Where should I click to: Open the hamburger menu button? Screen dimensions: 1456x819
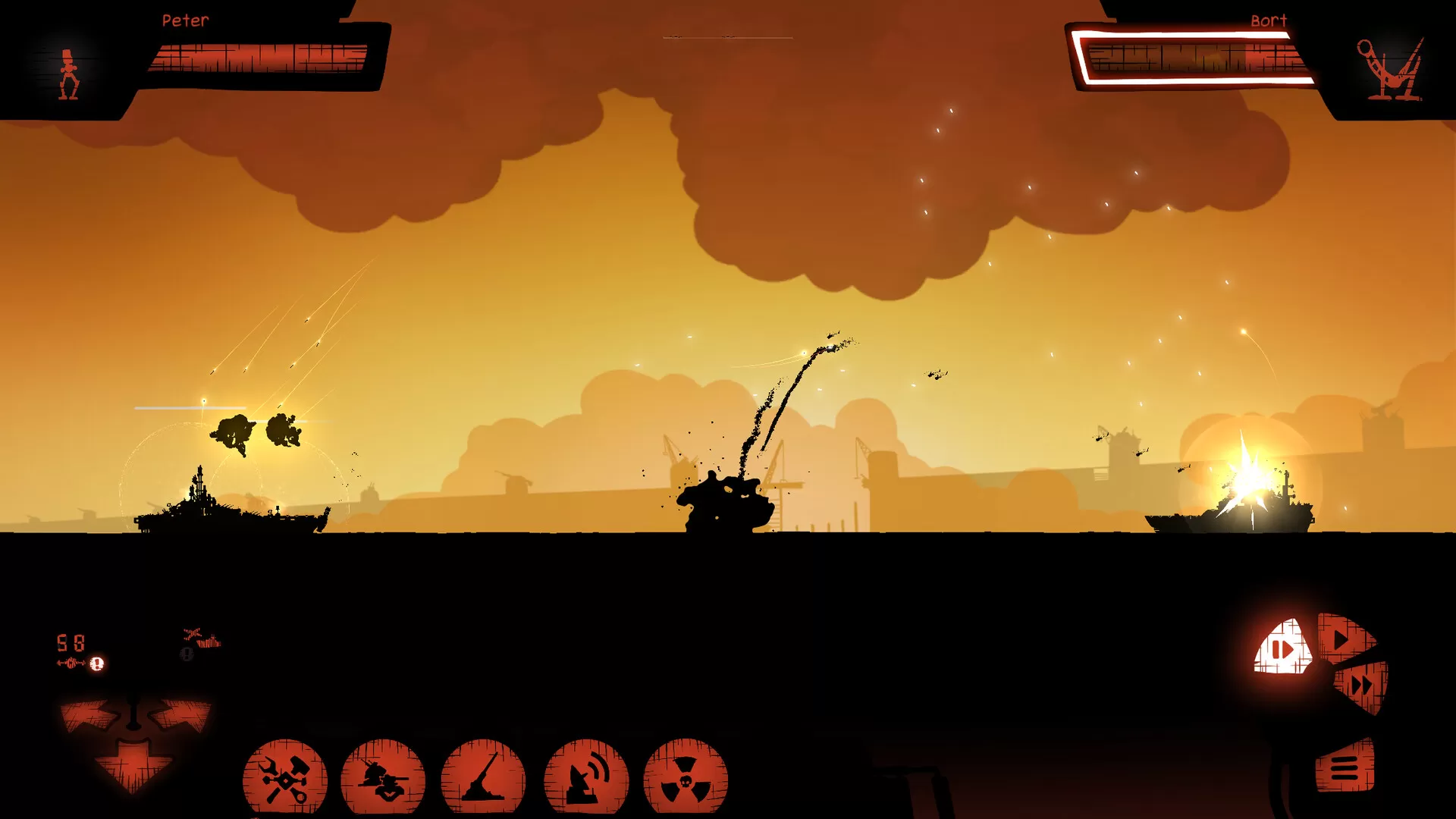tap(1345, 767)
